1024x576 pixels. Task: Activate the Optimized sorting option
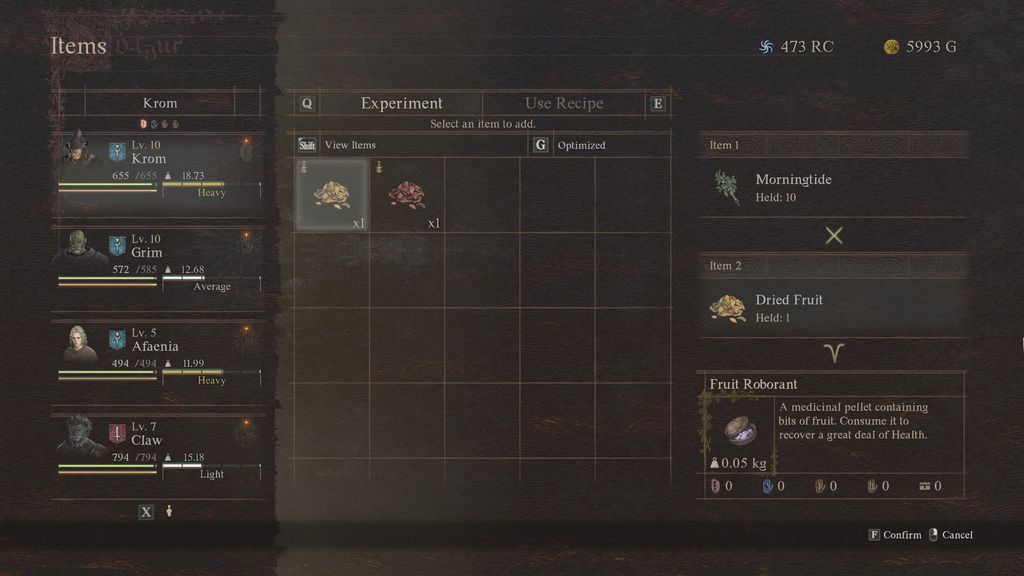click(581, 145)
